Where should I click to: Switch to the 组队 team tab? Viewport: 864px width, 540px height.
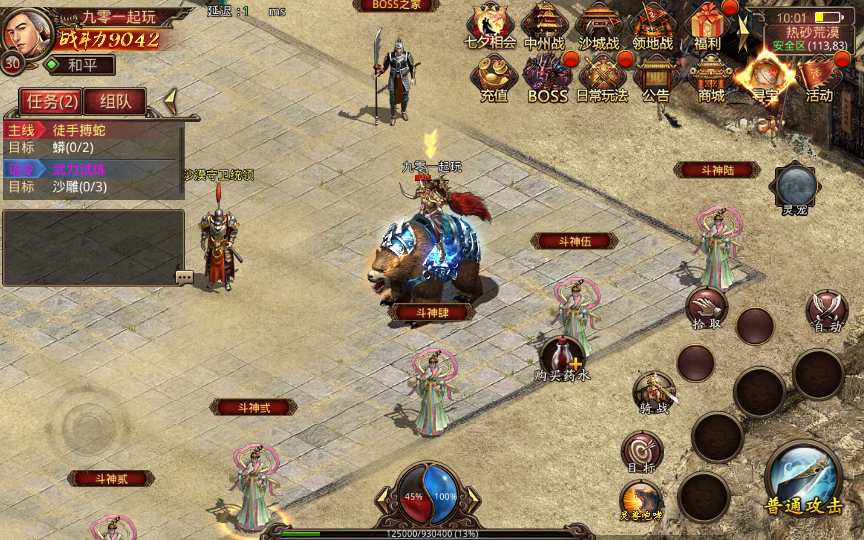coord(115,101)
